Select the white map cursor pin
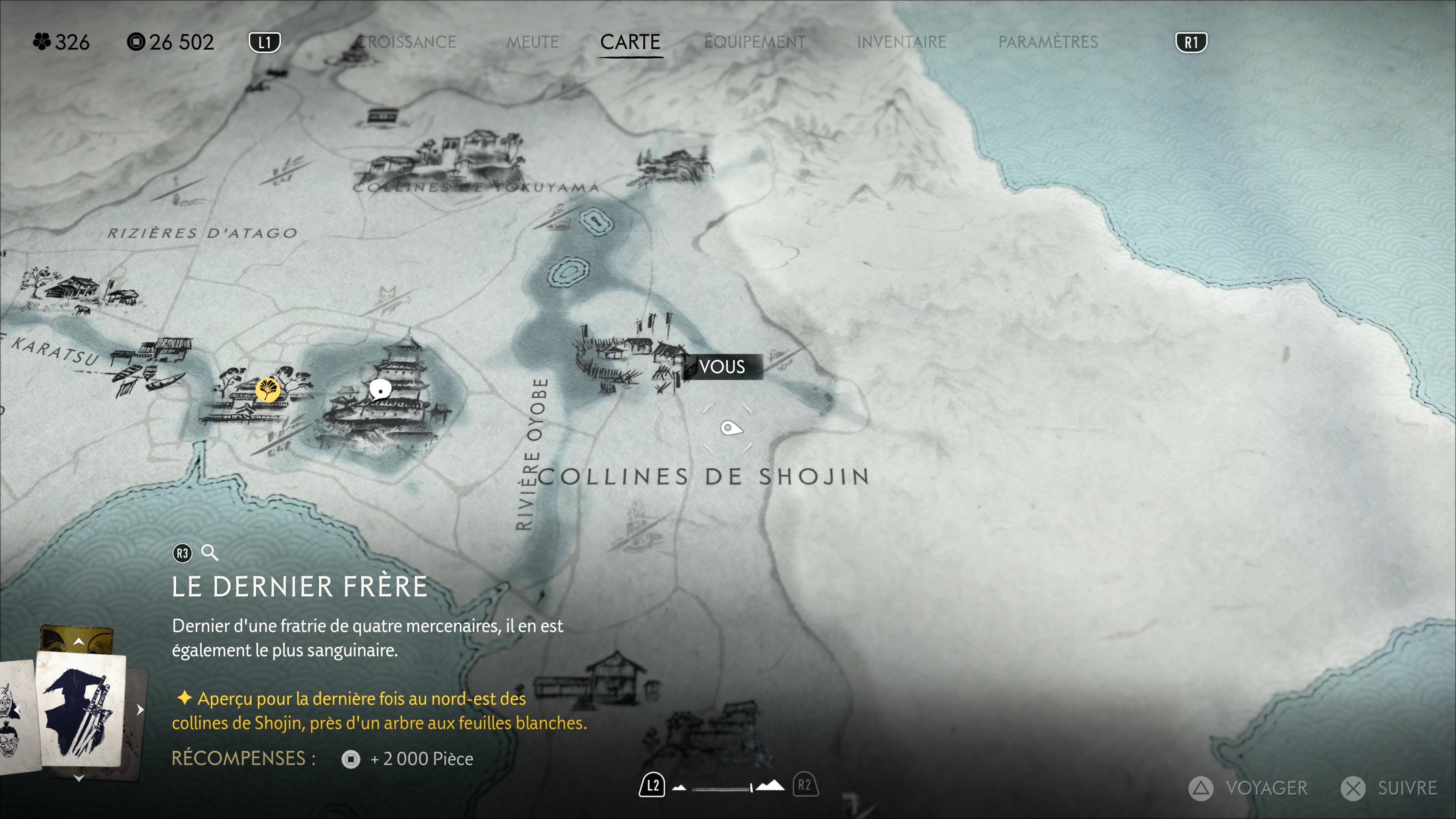Screen dimensions: 1456x819 pyautogui.click(x=730, y=428)
